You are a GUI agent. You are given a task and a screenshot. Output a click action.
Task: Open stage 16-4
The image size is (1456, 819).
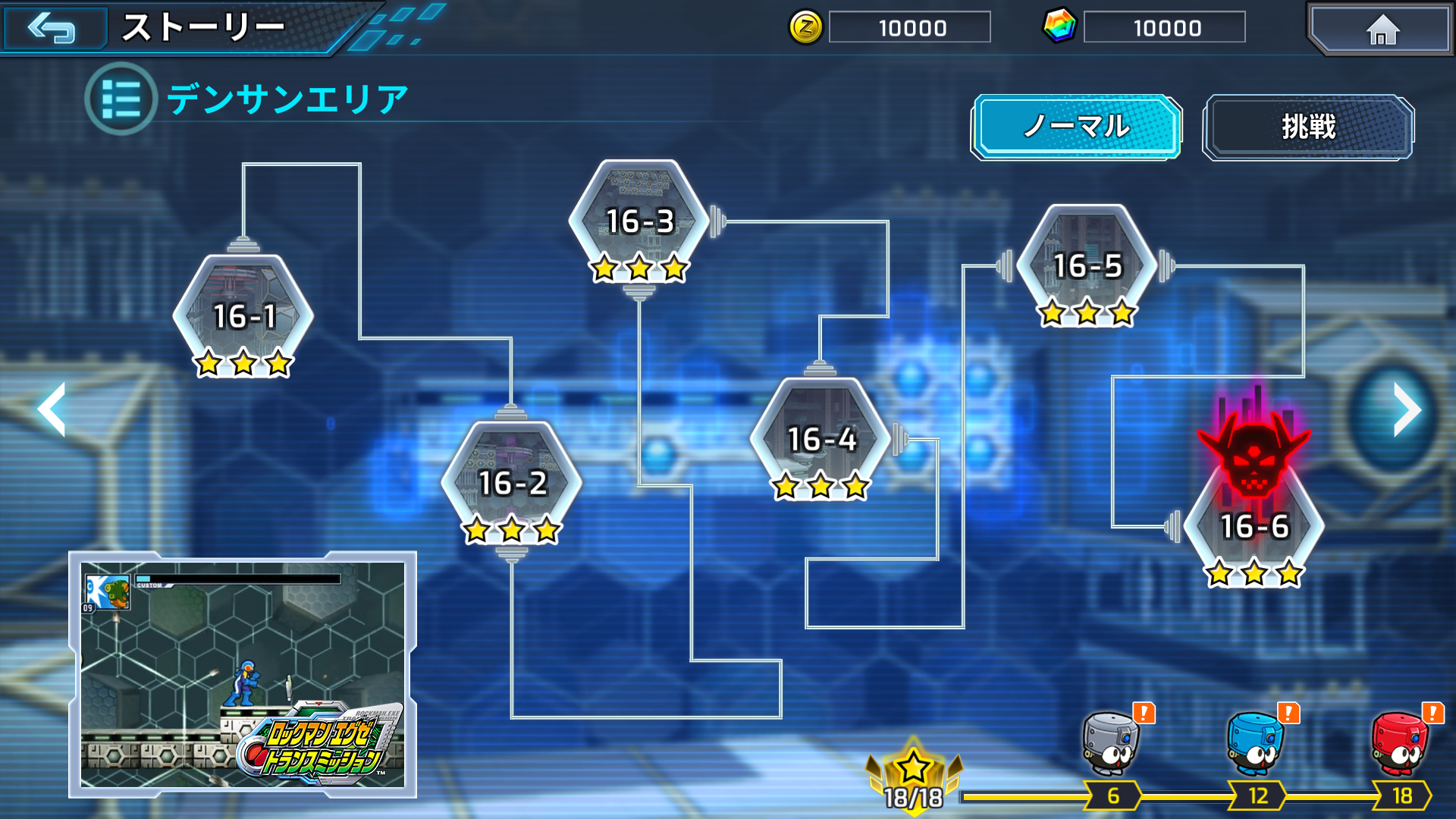[821, 440]
